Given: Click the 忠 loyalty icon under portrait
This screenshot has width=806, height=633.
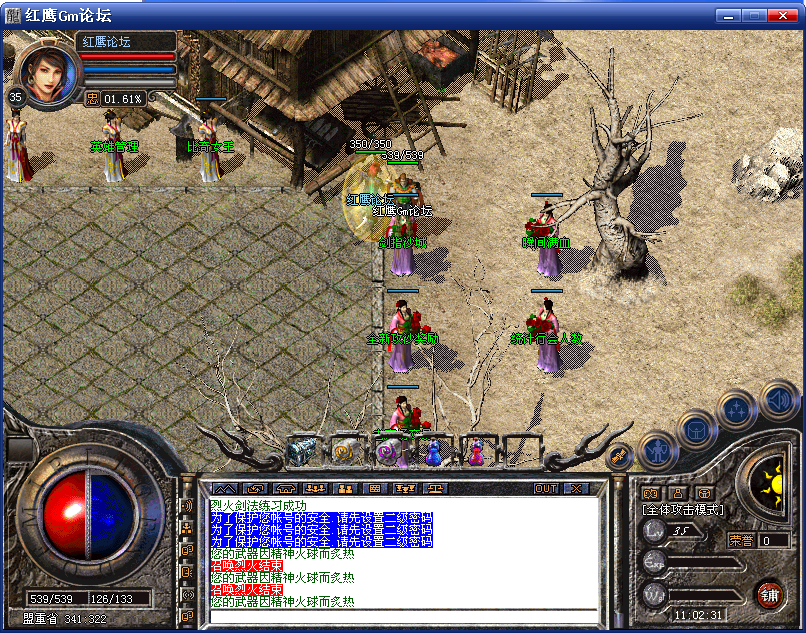Looking at the screenshot, I should (x=92, y=98).
